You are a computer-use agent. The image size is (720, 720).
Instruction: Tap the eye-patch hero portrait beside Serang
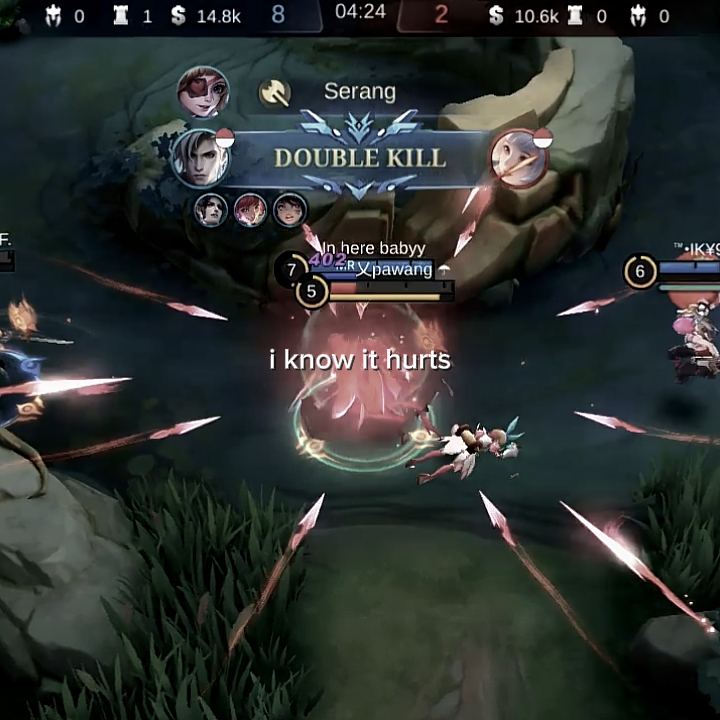tap(203, 92)
